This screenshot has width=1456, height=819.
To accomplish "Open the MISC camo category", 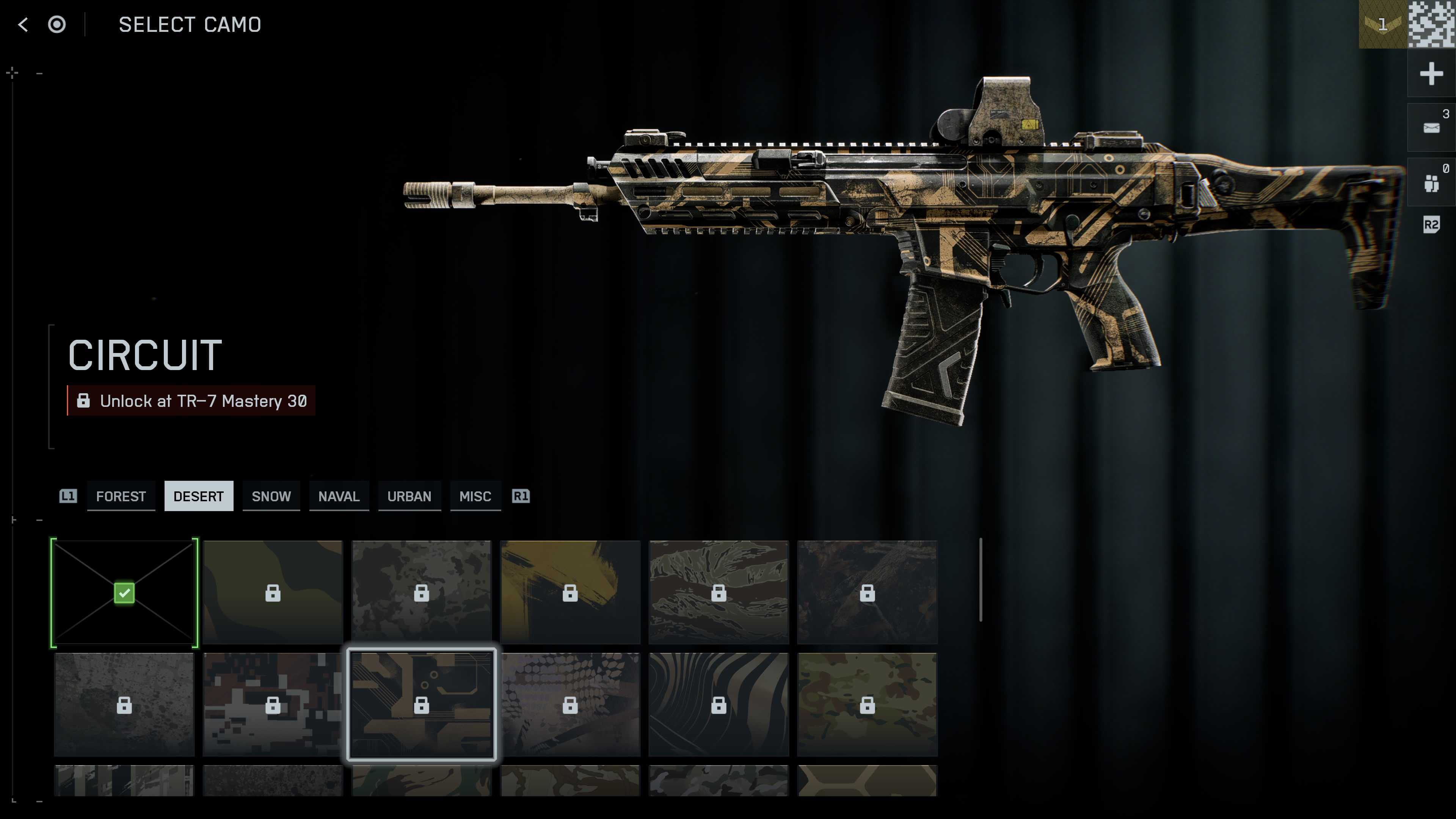I will coord(475,496).
